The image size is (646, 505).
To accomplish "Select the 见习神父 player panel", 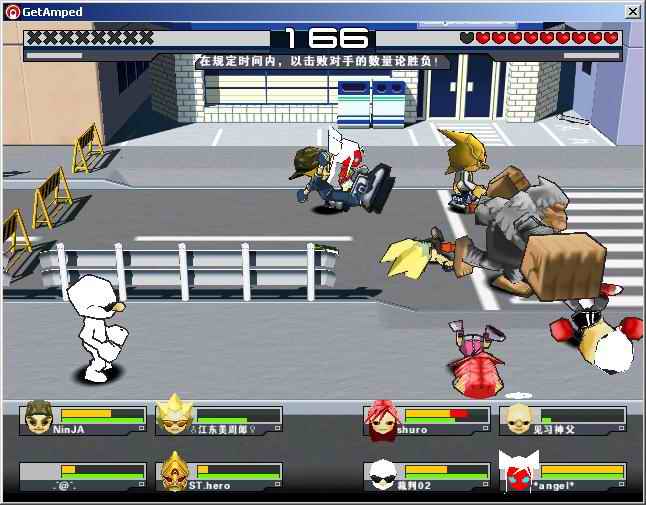I will coord(563,420).
